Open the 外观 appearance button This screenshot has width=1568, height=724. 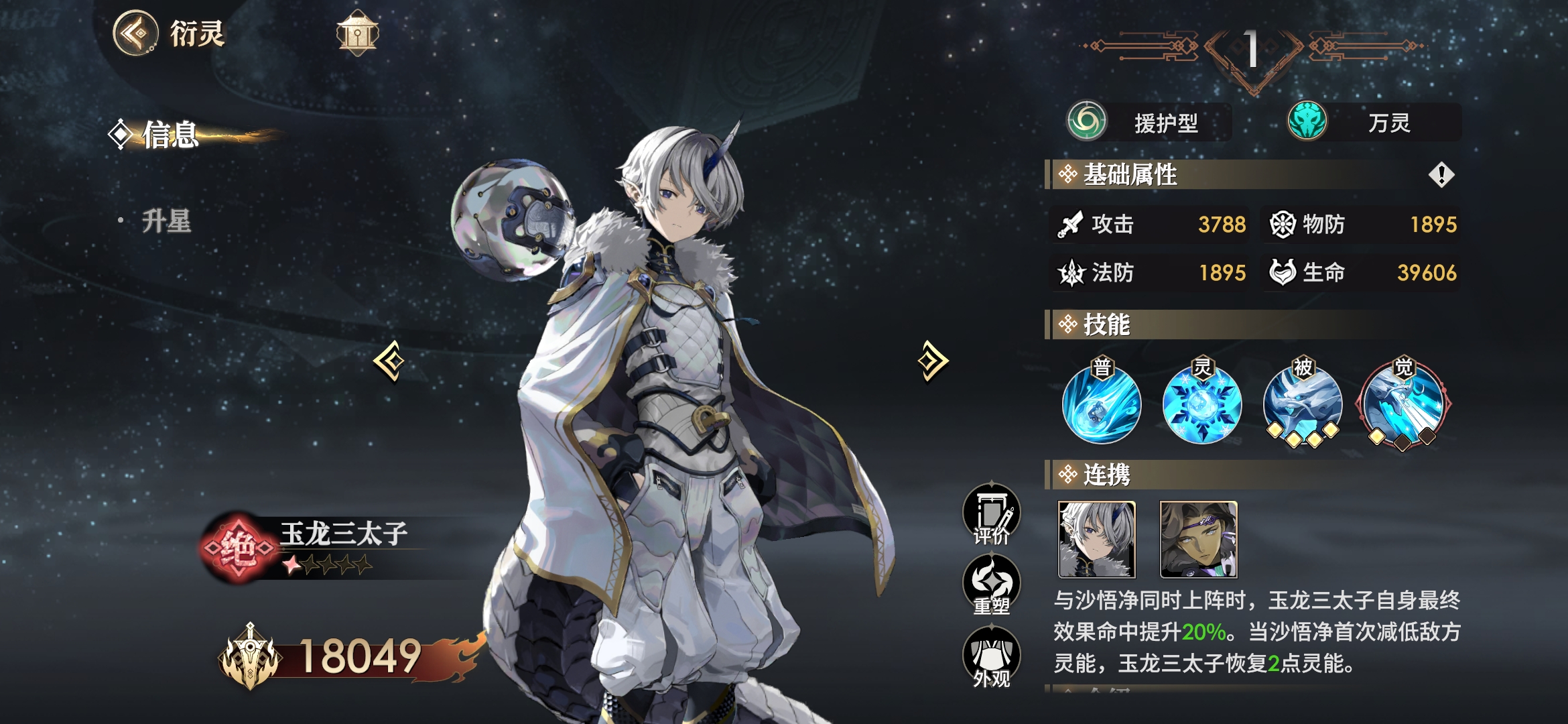pos(992,657)
